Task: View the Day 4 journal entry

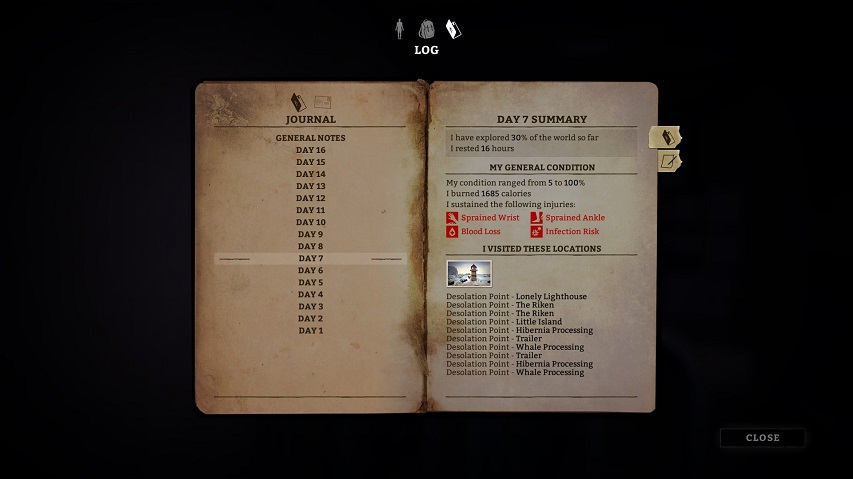Action: point(310,294)
